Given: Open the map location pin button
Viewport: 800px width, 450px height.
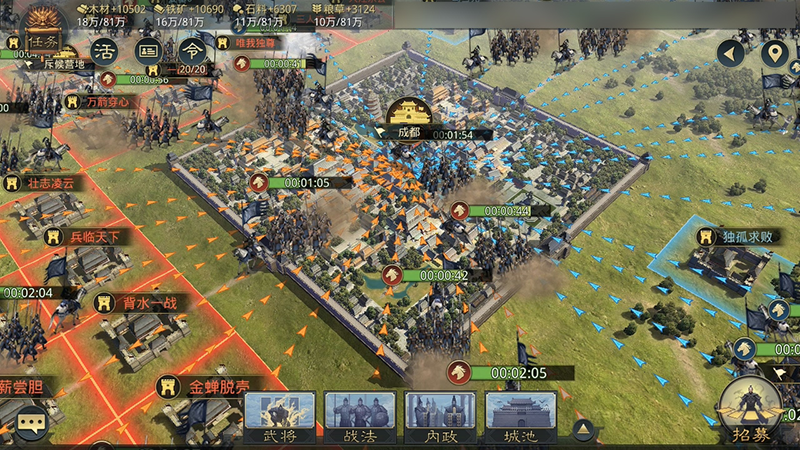Looking at the screenshot, I should click(x=774, y=53).
